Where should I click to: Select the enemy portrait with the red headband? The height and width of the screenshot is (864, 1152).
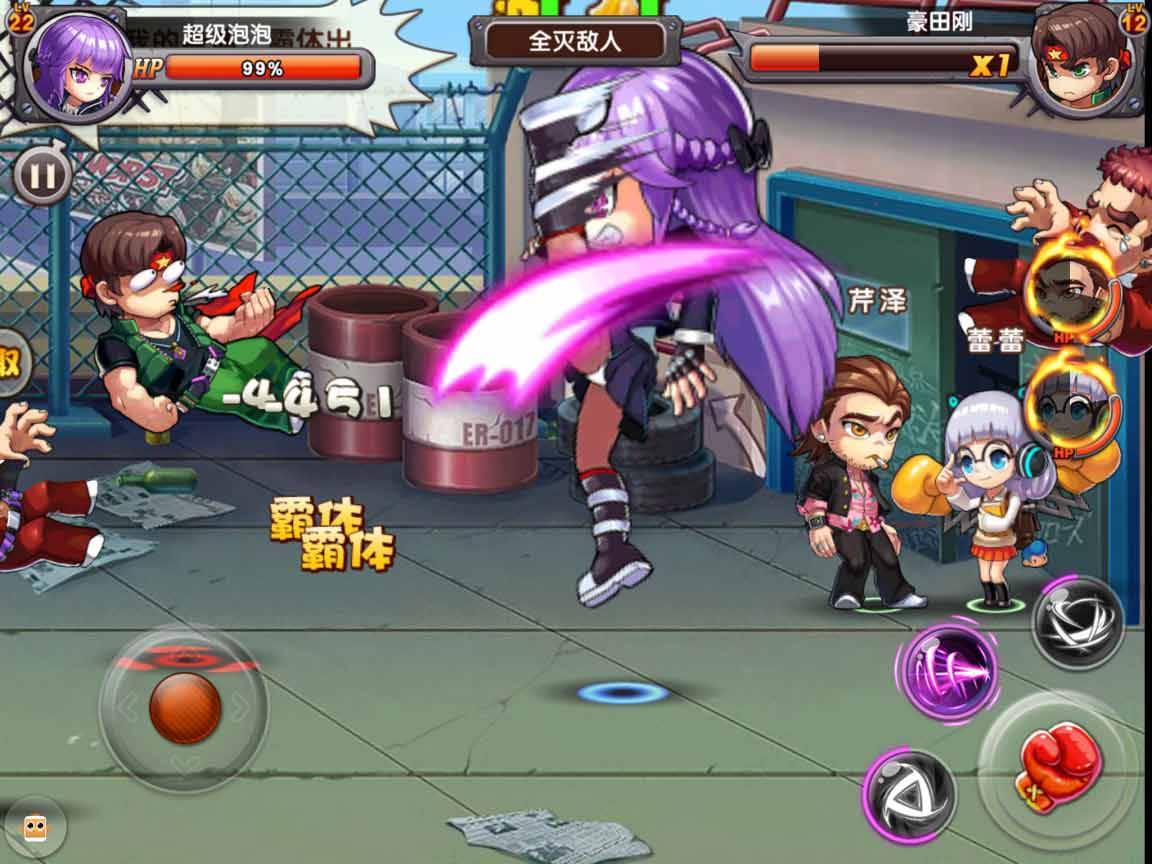[1080, 62]
